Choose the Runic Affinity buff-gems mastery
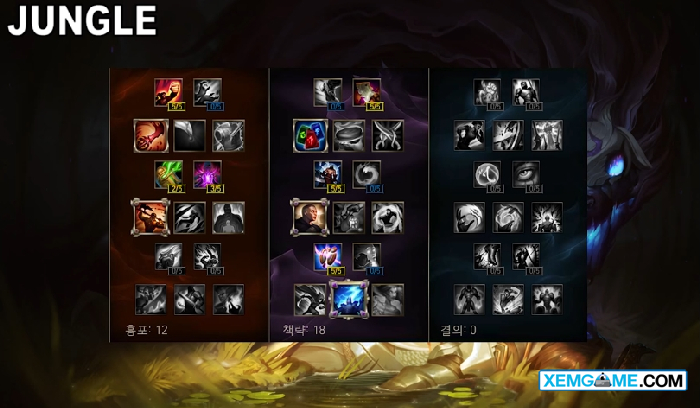The image size is (700, 408). coord(306,133)
